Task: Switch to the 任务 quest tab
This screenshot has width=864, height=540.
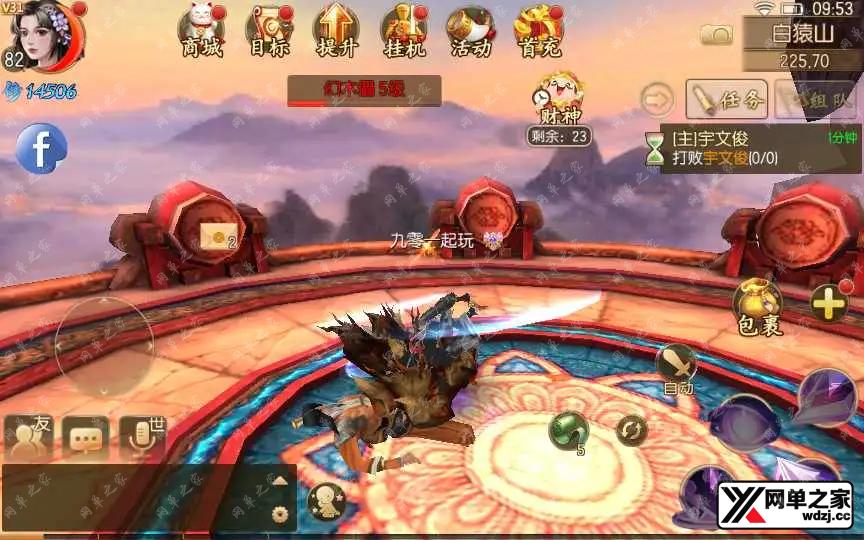Action: click(727, 99)
